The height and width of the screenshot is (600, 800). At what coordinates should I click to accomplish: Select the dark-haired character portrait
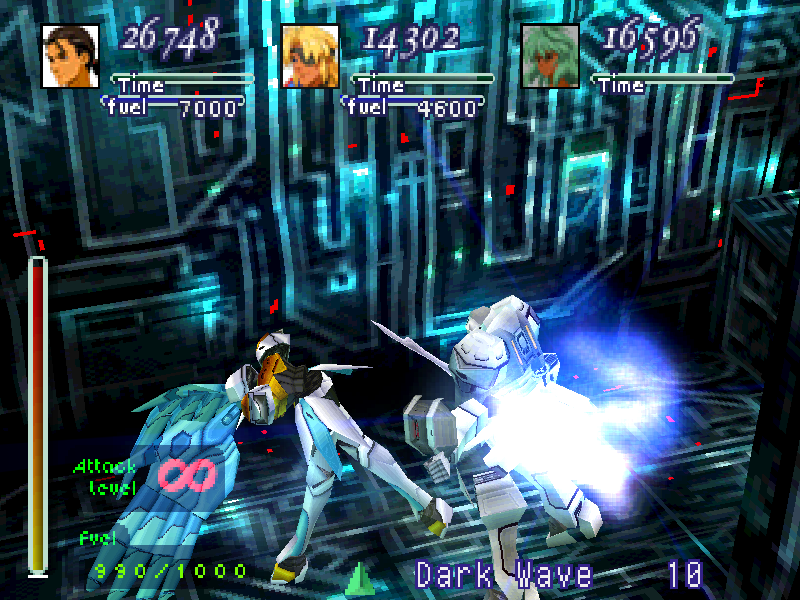point(70,55)
